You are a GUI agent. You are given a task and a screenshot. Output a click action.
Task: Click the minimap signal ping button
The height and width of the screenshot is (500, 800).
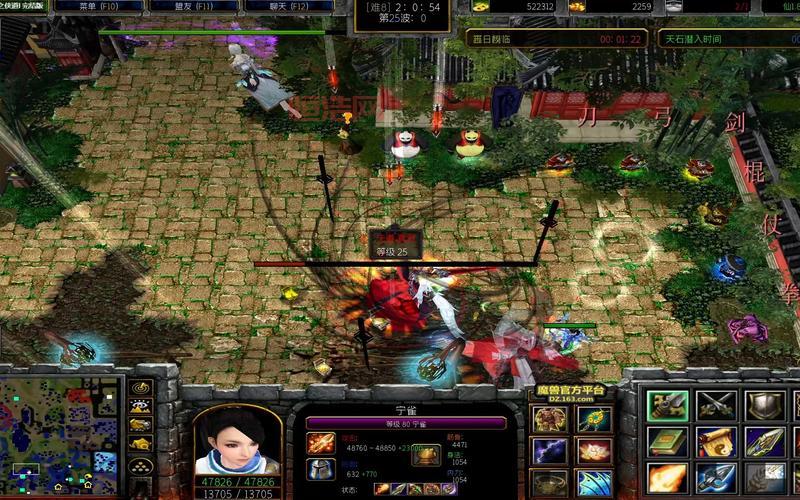[141, 388]
